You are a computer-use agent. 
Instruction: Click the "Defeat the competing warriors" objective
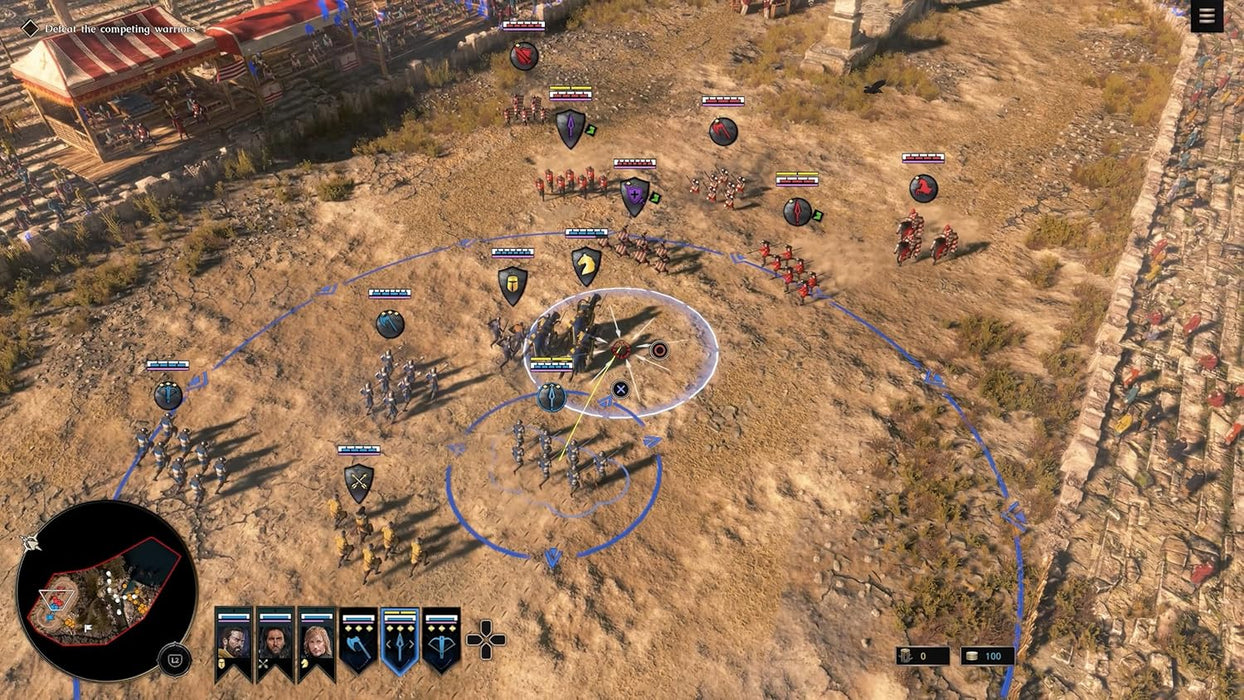pos(120,29)
